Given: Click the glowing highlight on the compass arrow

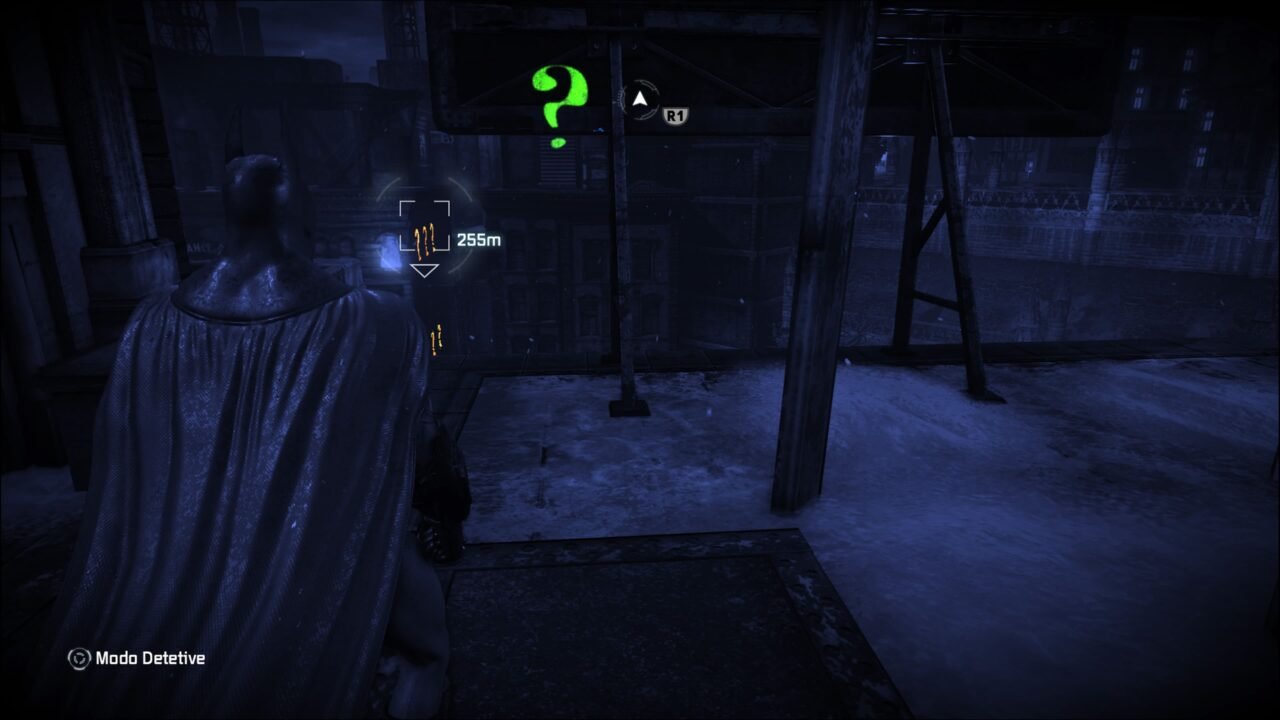Looking at the screenshot, I should click(638, 96).
